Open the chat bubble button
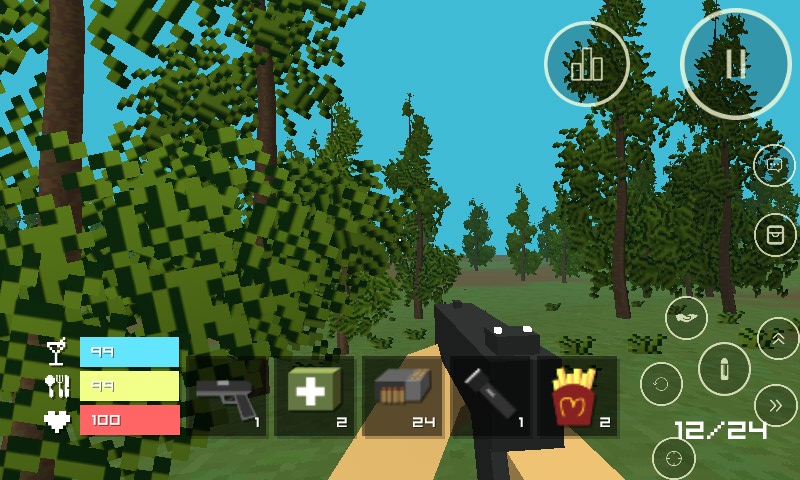Viewport: 800px width, 480px height. click(774, 165)
